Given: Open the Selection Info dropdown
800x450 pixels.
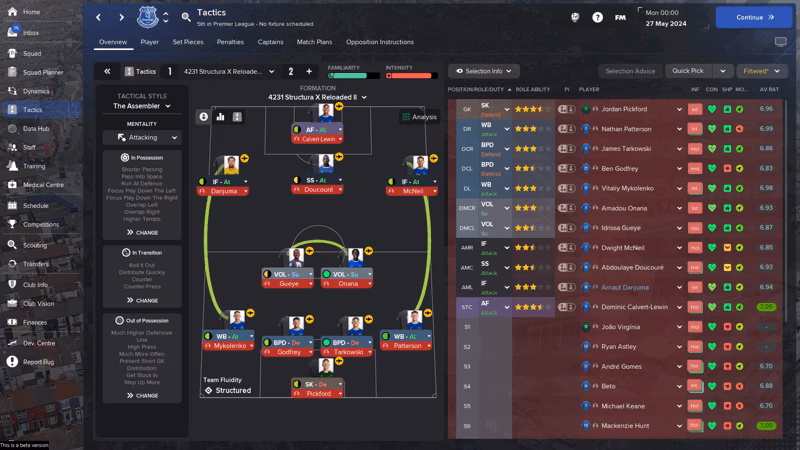Looking at the screenshot, I should click(484, 72).
